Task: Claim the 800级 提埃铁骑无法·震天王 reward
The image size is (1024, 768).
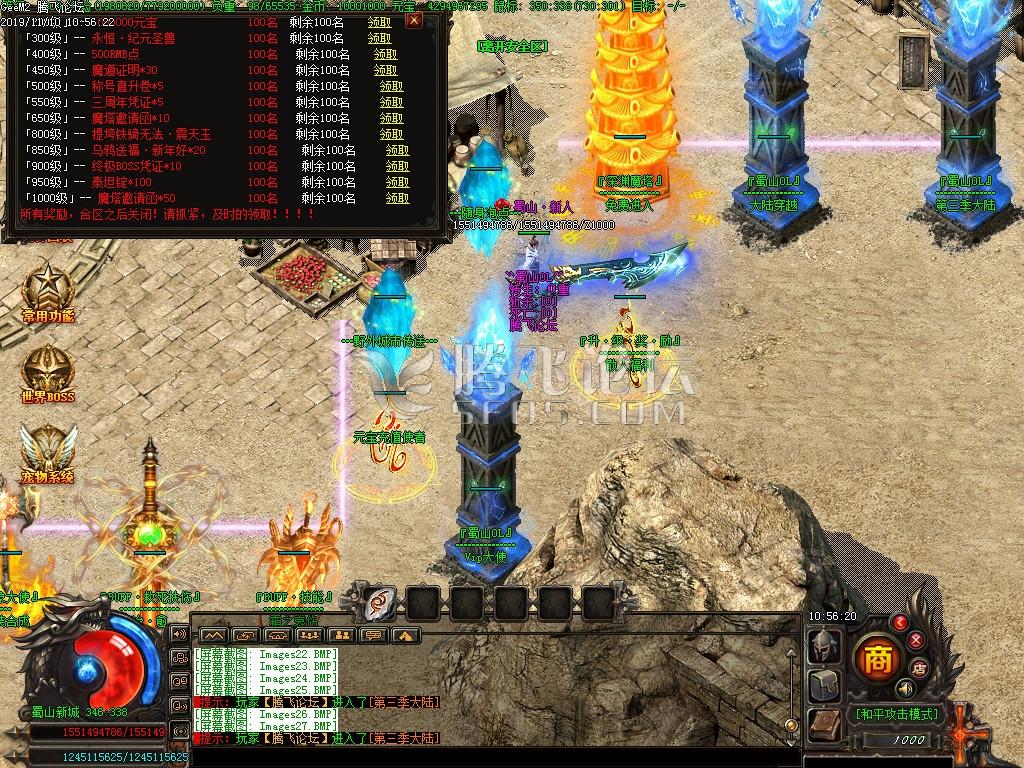Action: point(391,134)
